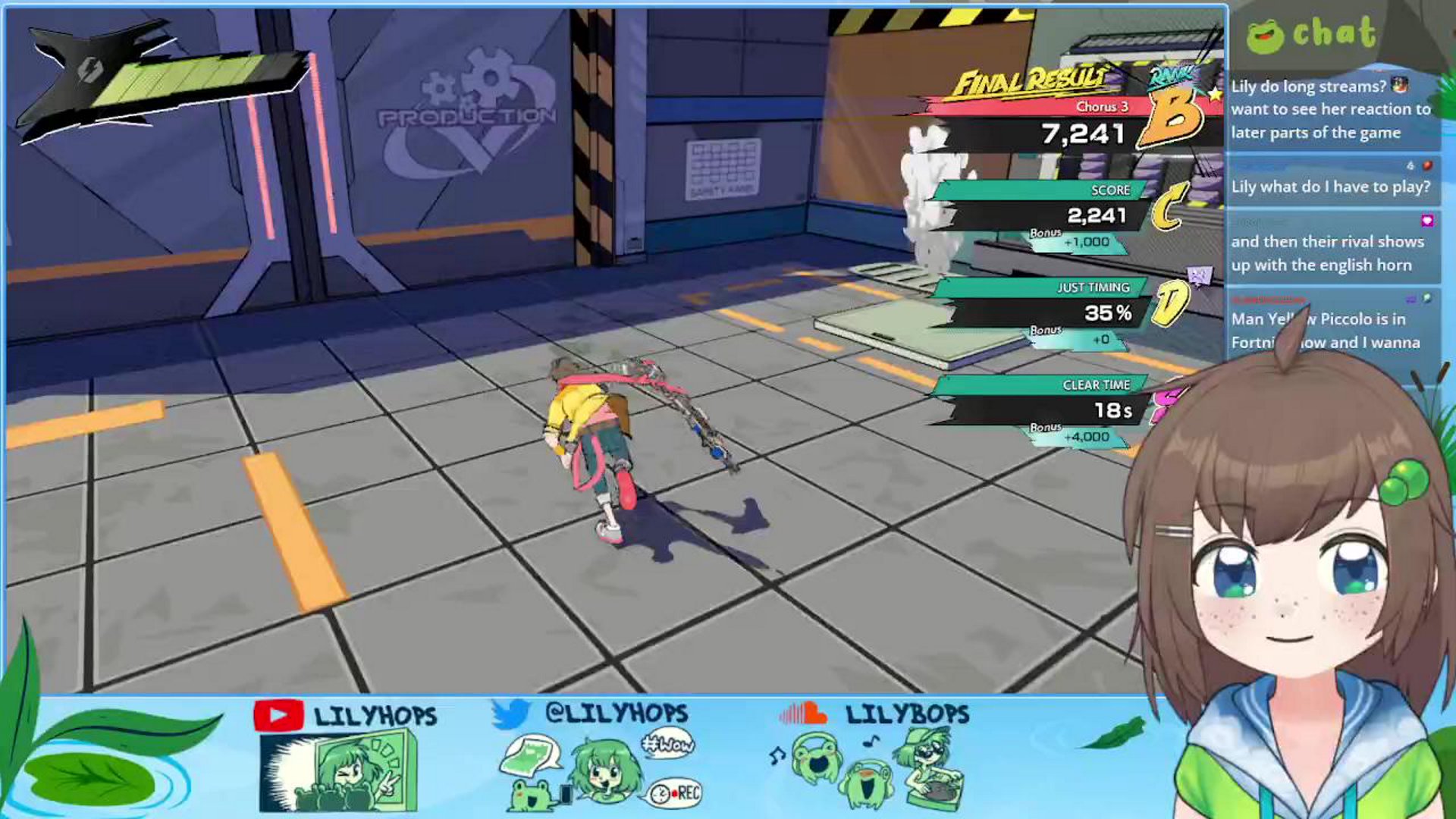The image size is (1456, 819).
Task: Click the YouTube icon beside LILYHOPS
Action: coord(279,713)
